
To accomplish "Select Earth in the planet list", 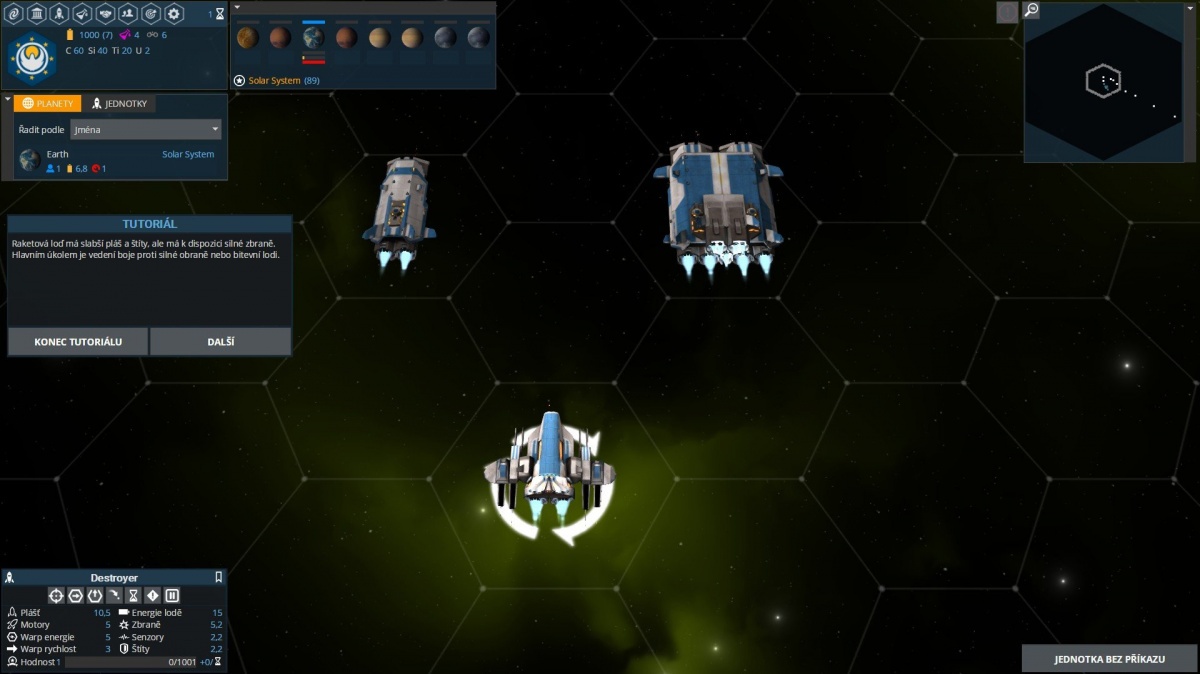I will (57, 154).
